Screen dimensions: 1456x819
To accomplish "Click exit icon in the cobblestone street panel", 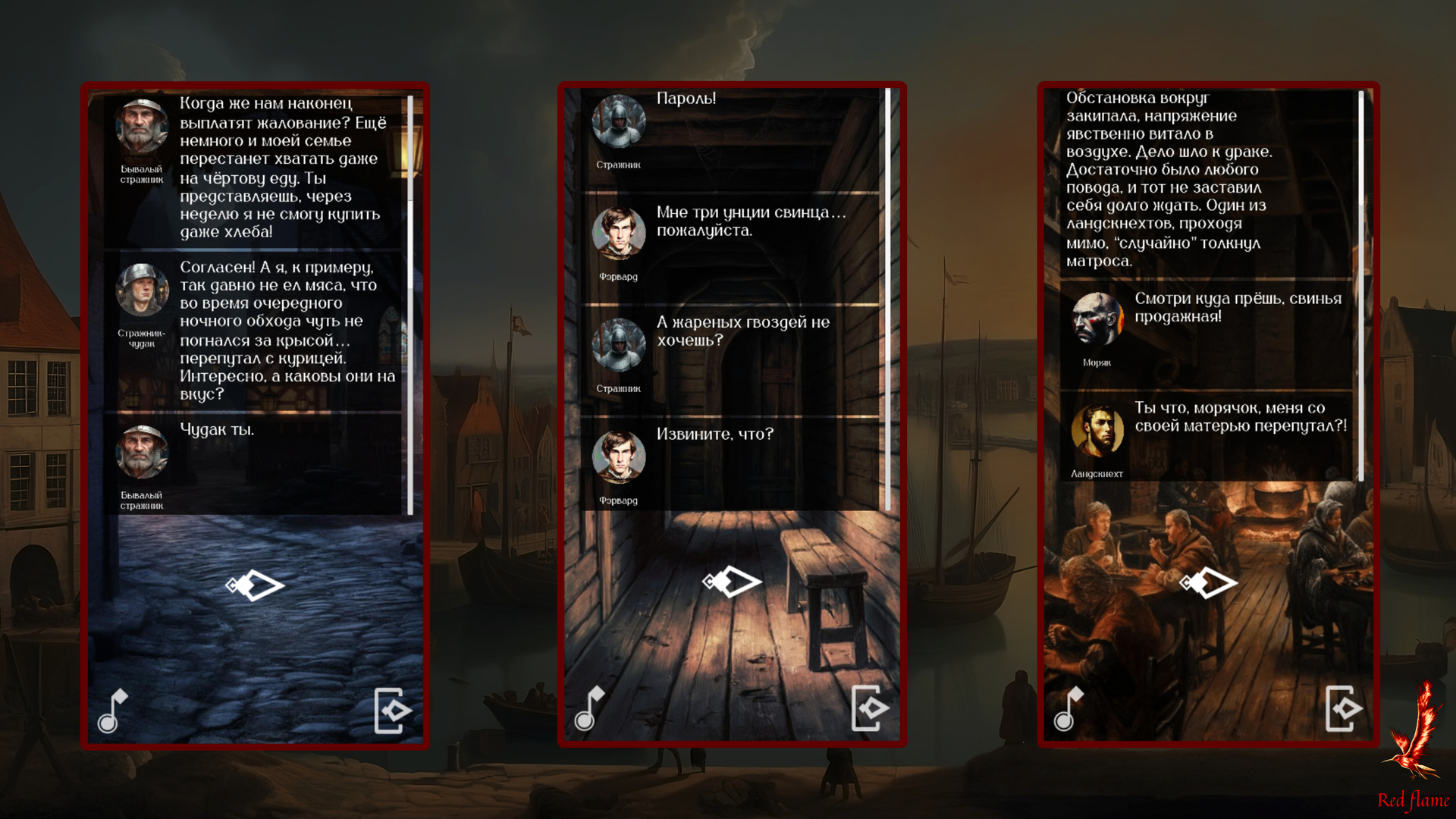I will 393,711.
